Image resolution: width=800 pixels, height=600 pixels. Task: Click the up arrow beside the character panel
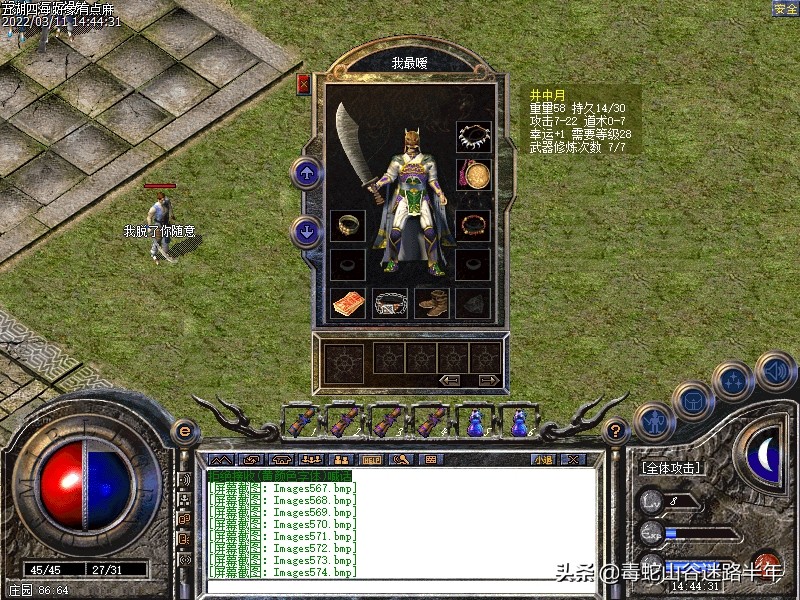(306, 173)
